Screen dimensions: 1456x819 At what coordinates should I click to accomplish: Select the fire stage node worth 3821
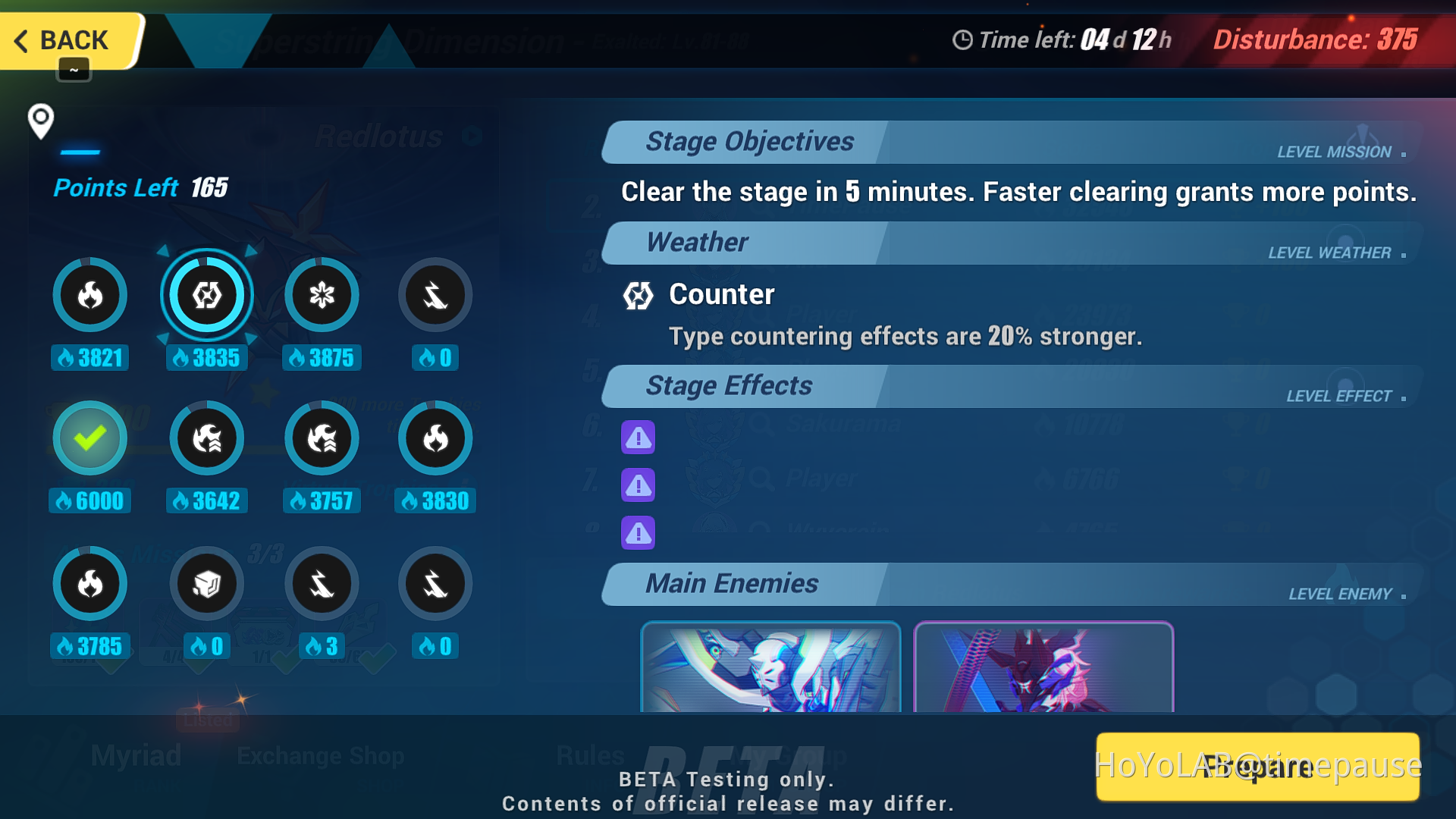click(89, 295)
